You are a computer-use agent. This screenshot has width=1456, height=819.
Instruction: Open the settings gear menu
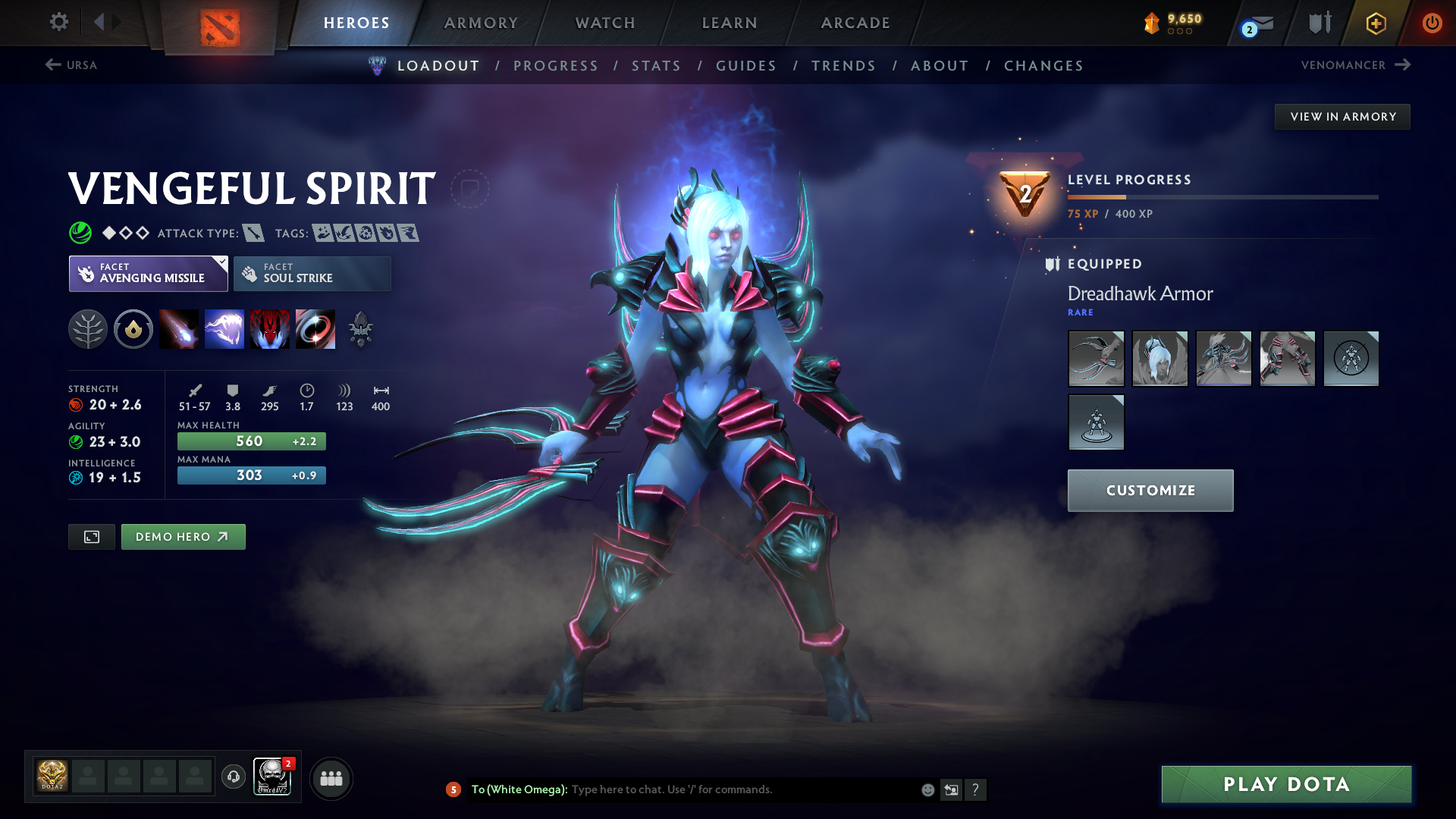tap(58, 22)
